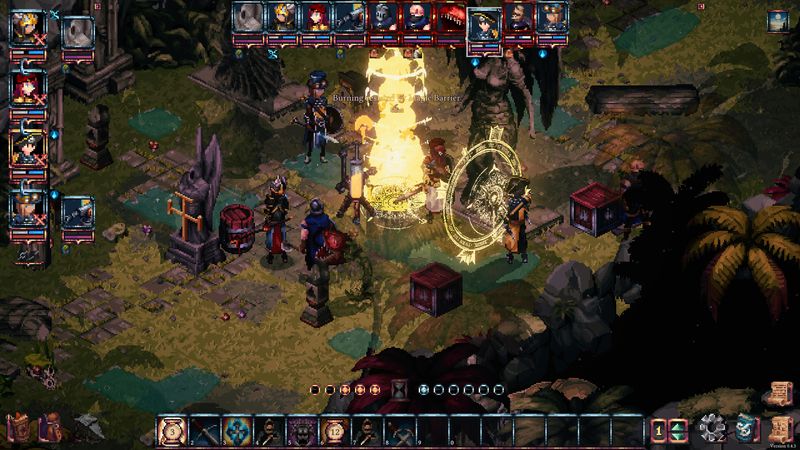
Task: Open the scroll journal in bottom-right corner
Action: (x=779, y=430)
